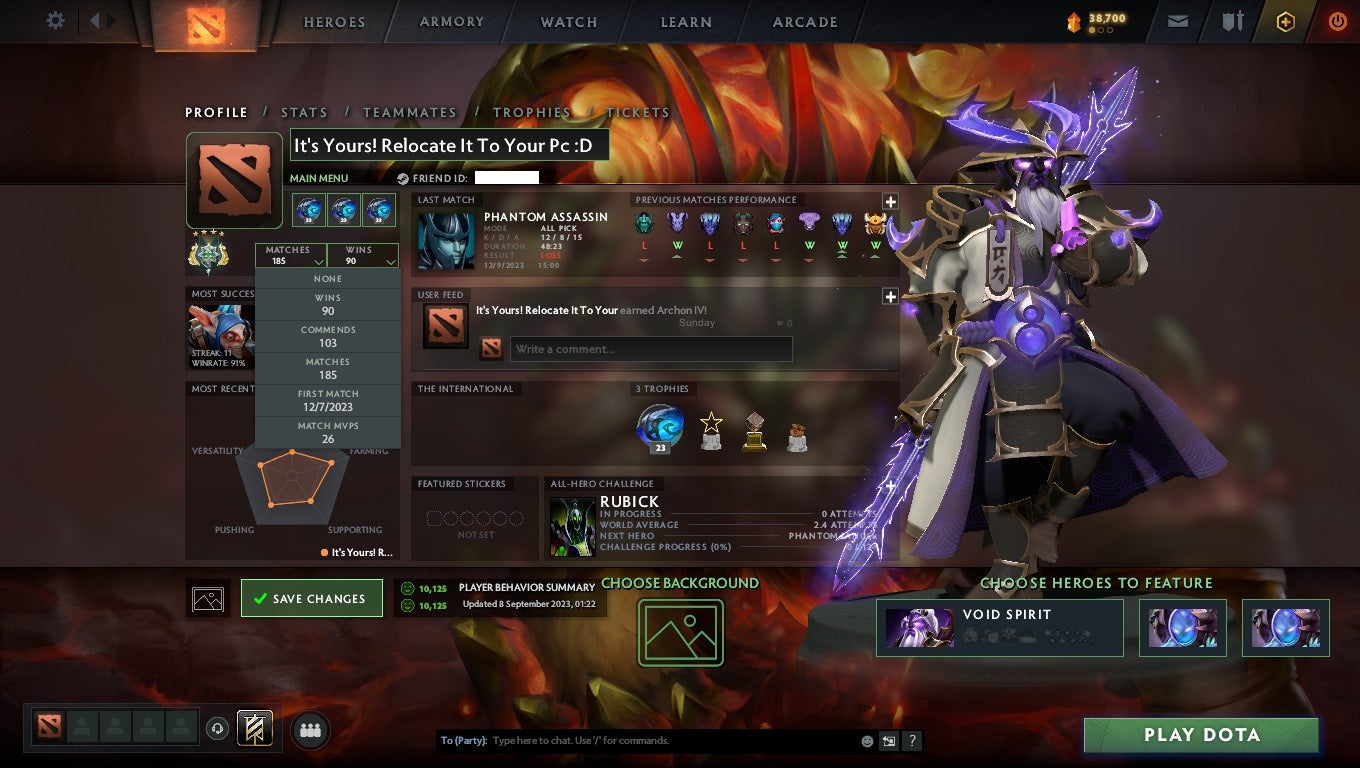1360x768 pixels.
Task: Select COMMENDS in the open stat dropdown
Action: pyautogui.click(x=328, y=335)
